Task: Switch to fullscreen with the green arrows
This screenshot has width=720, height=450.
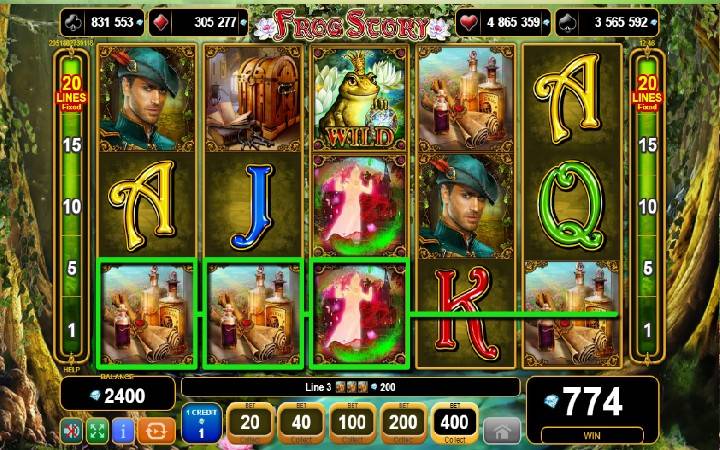Action: 98,431
